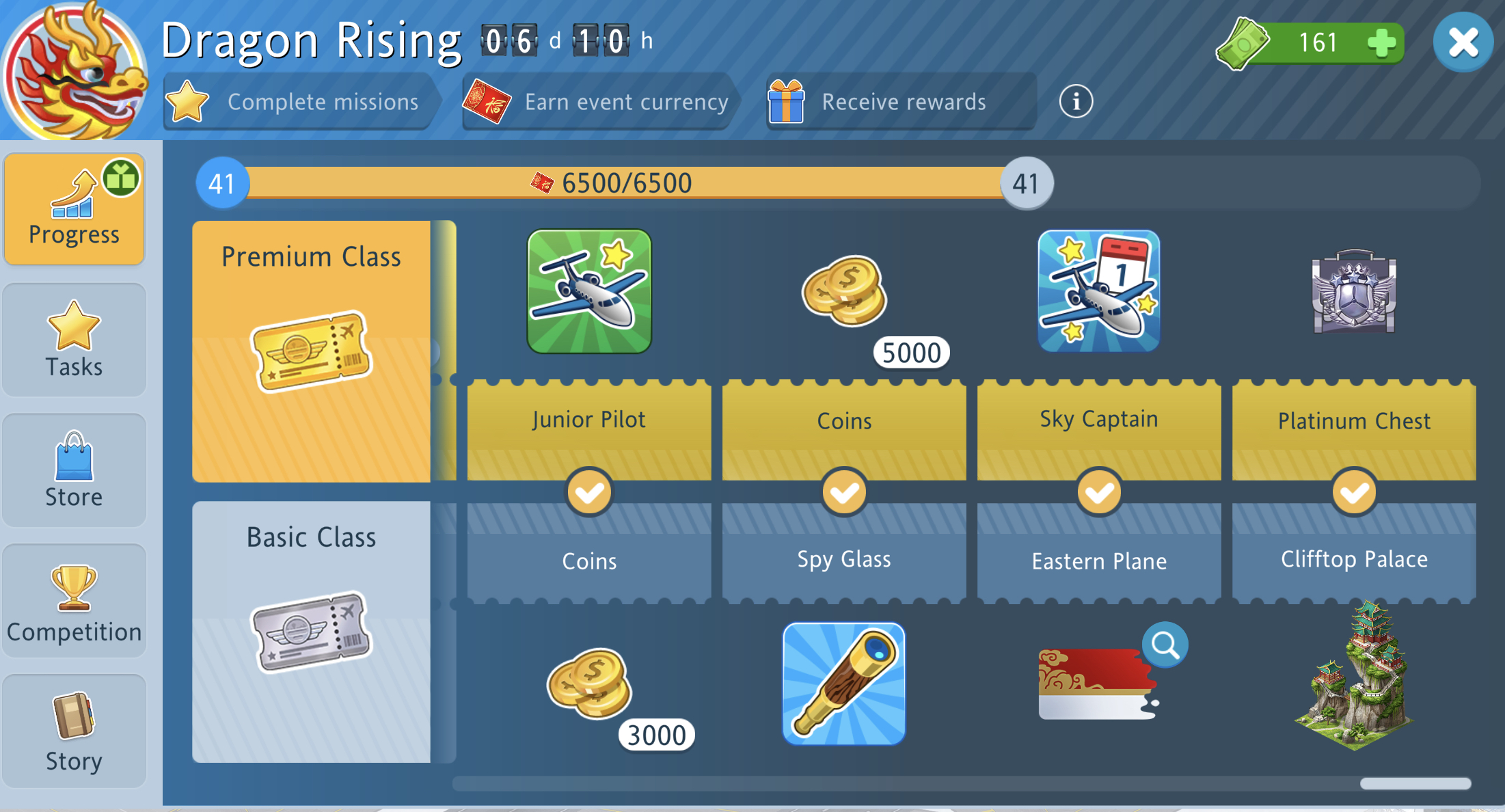This screenshot has height=812, width=1505.
Task: Add more cash with the green plus
Action: click(1381, 42)
